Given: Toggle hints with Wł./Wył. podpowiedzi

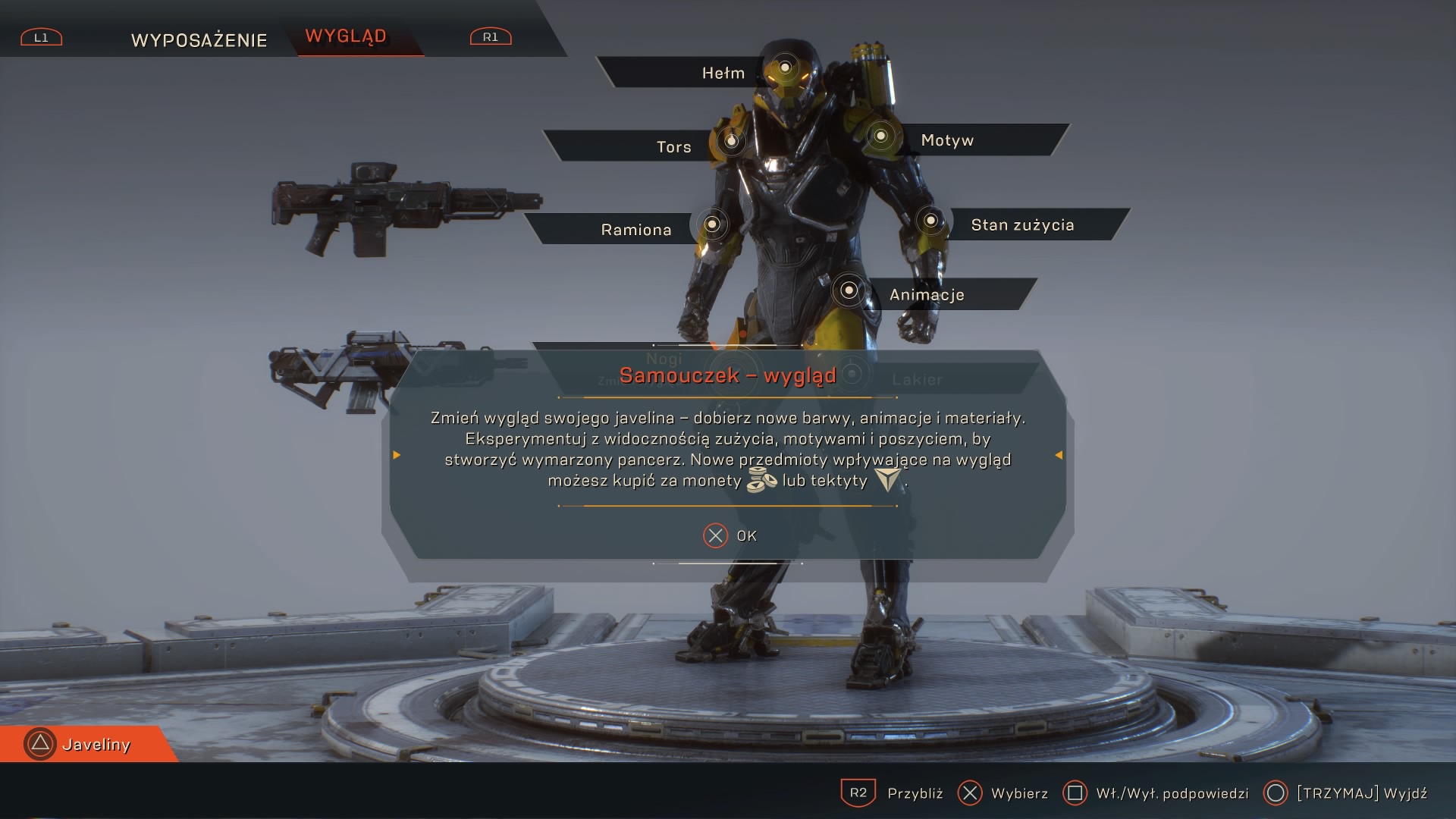Looking at the screenshot, I should pyautogui.click(x=1156, y=793).
